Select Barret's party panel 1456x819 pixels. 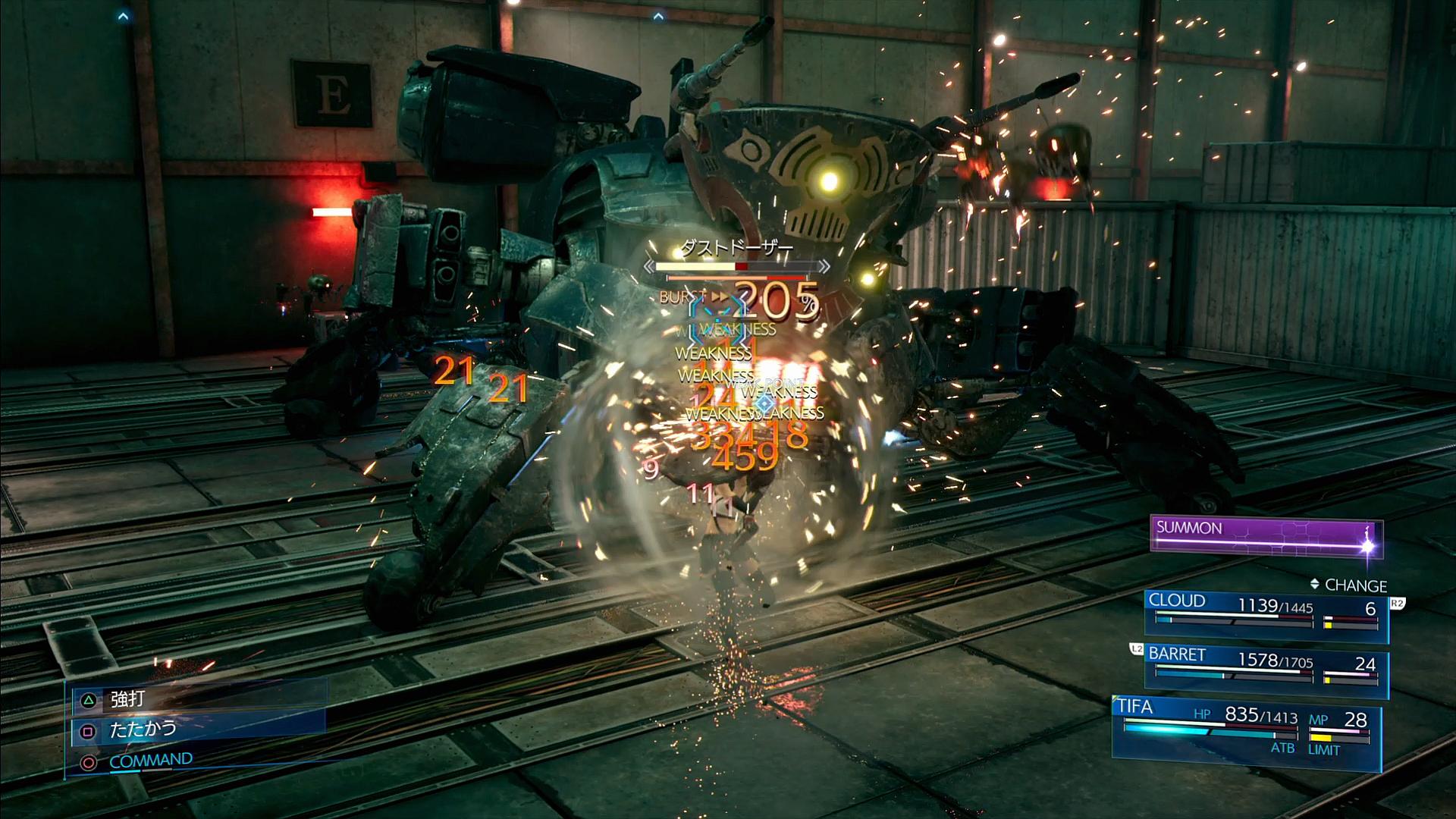click(1265, 667)
